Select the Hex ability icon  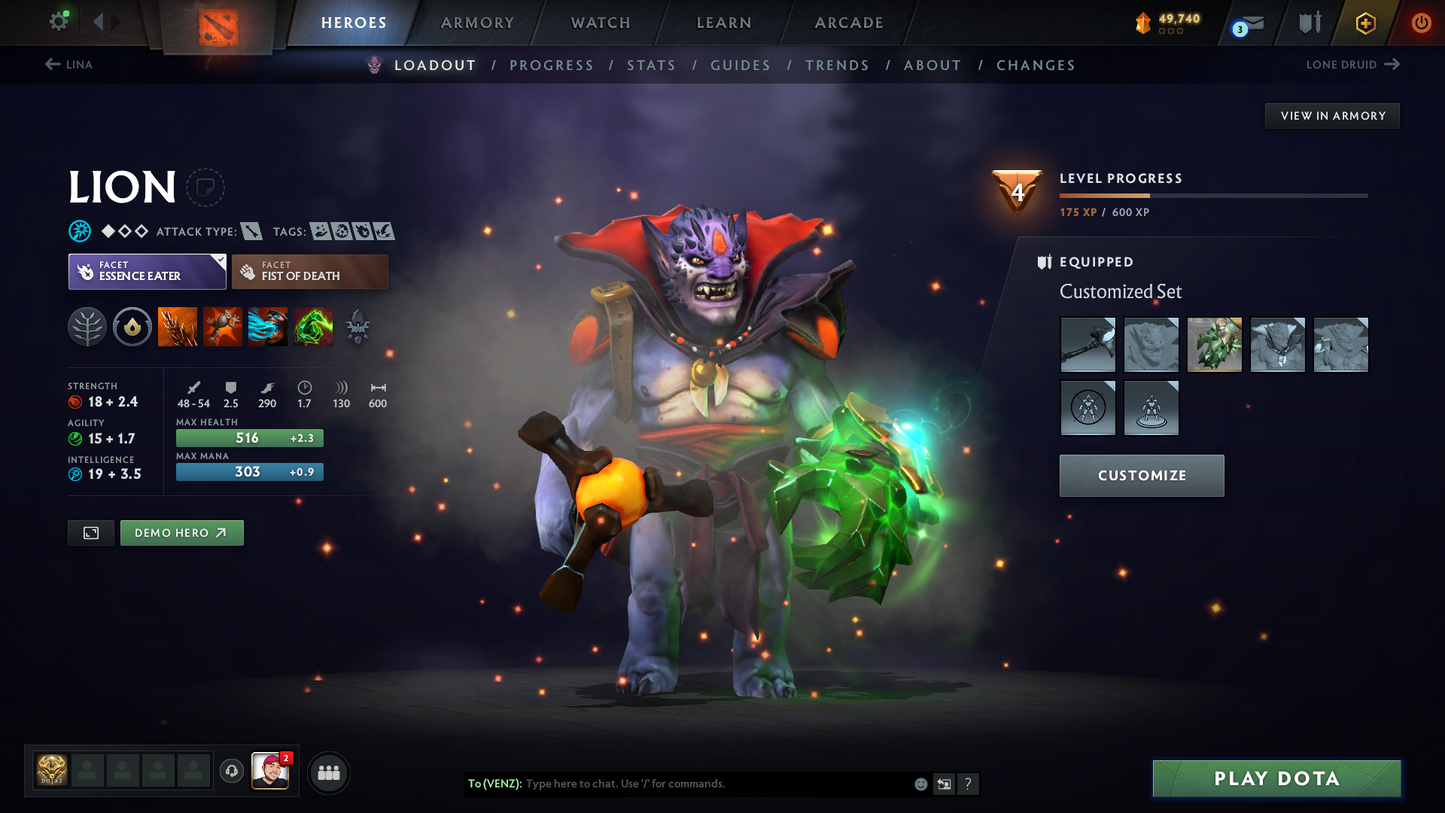(x=222, y=326)
